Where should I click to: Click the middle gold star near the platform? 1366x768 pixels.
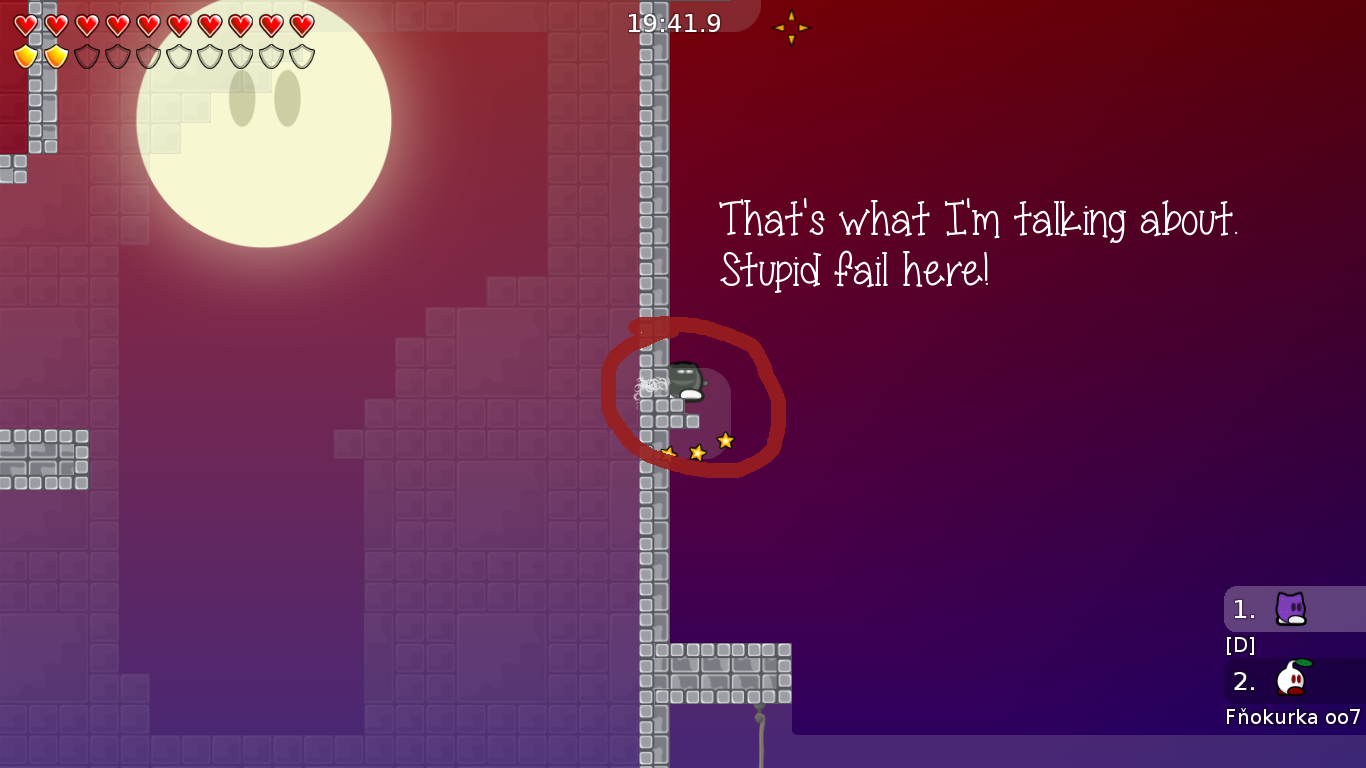point(697,452)
